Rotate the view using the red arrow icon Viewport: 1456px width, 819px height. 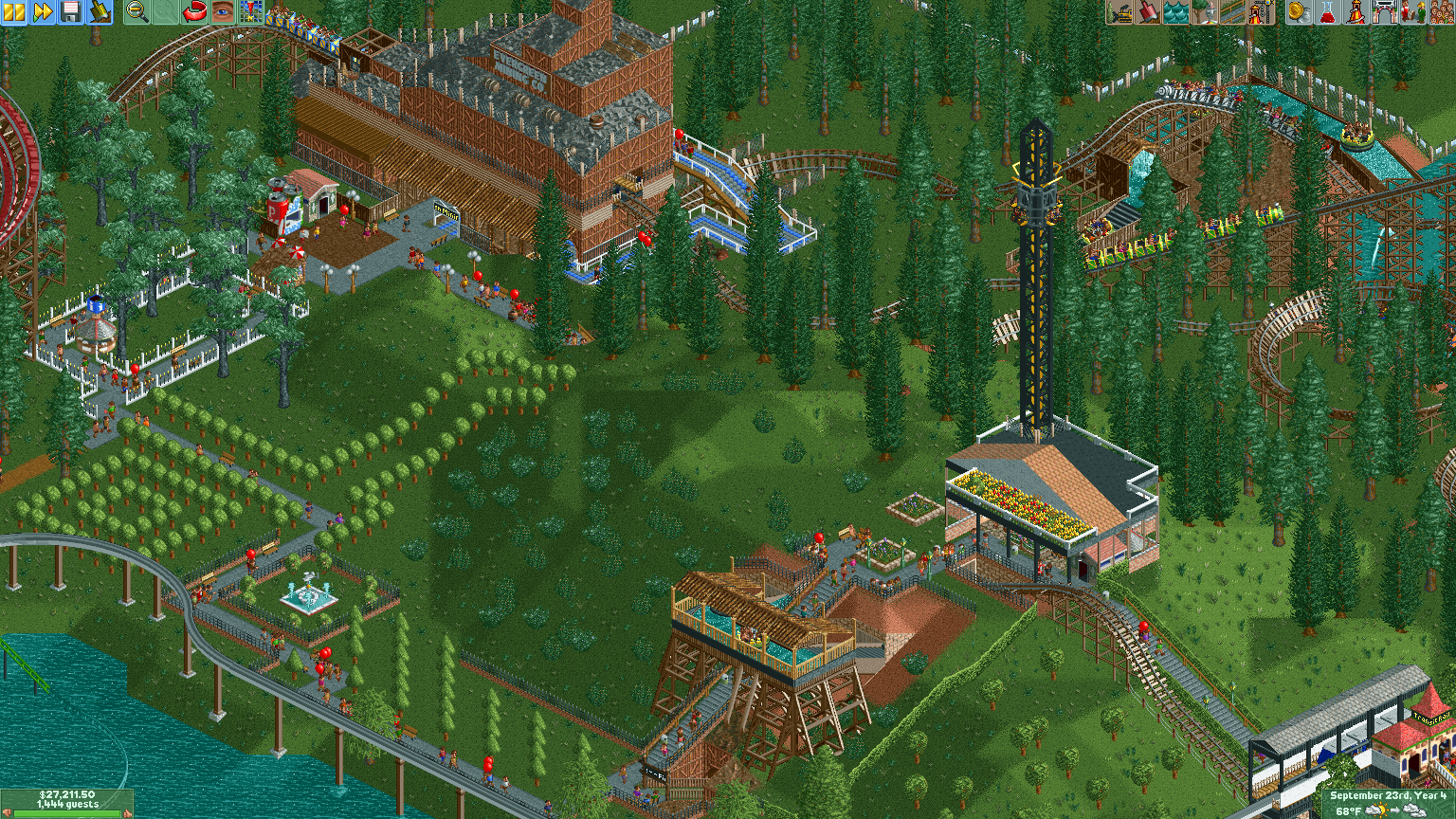[194, 13]
